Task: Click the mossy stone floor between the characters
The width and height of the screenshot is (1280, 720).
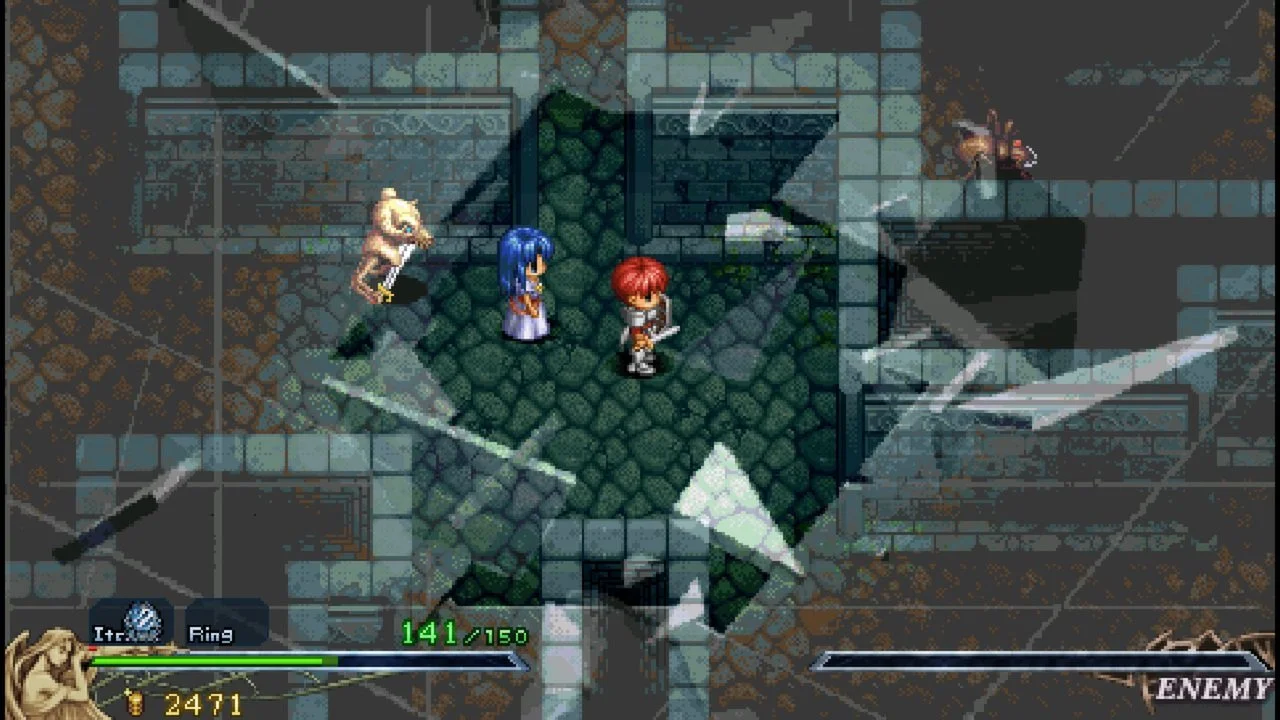Action: pos(585,330)
